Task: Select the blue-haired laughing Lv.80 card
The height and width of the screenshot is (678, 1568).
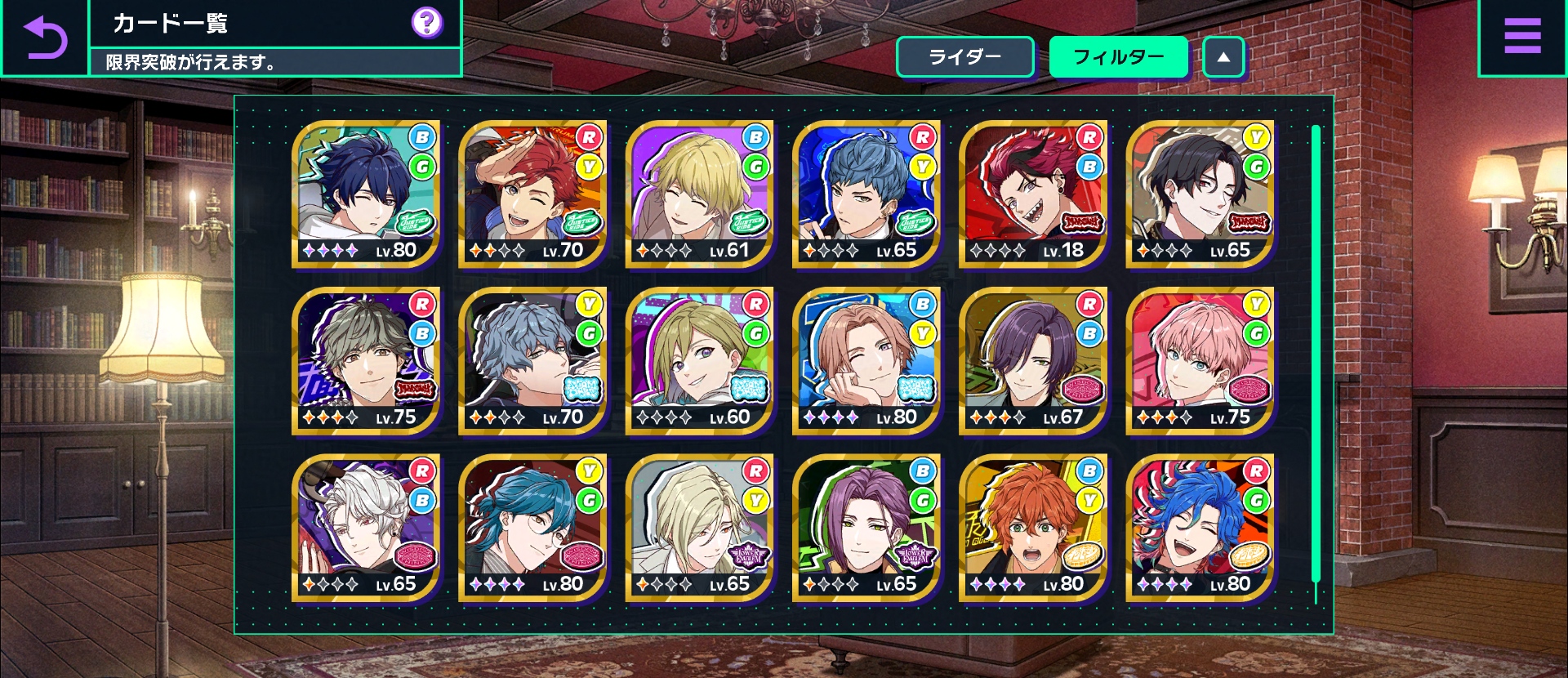Action: 1200,528
